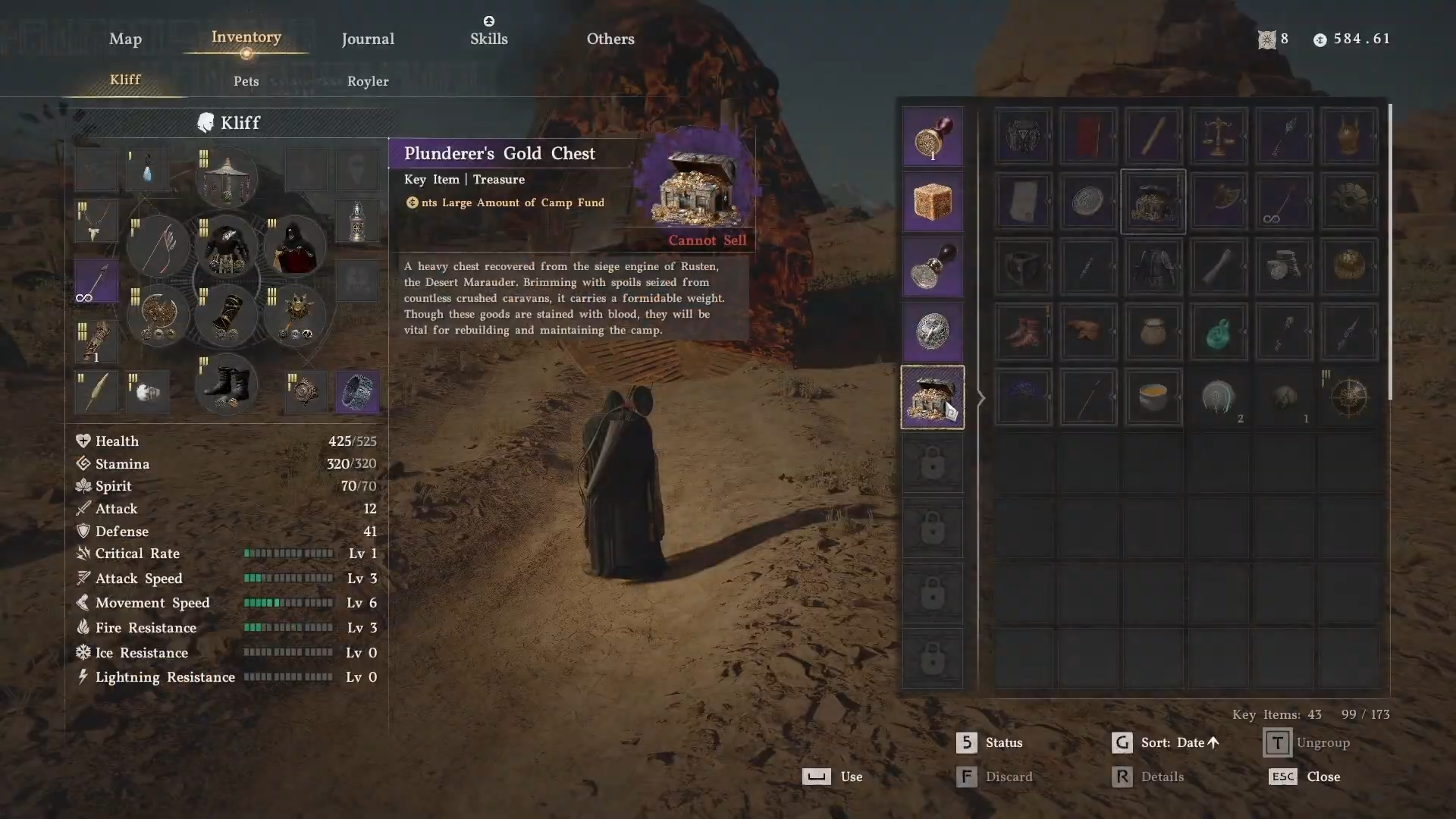
Task: Open the gold wax seal stamp category
Action: tap(932, 137)
